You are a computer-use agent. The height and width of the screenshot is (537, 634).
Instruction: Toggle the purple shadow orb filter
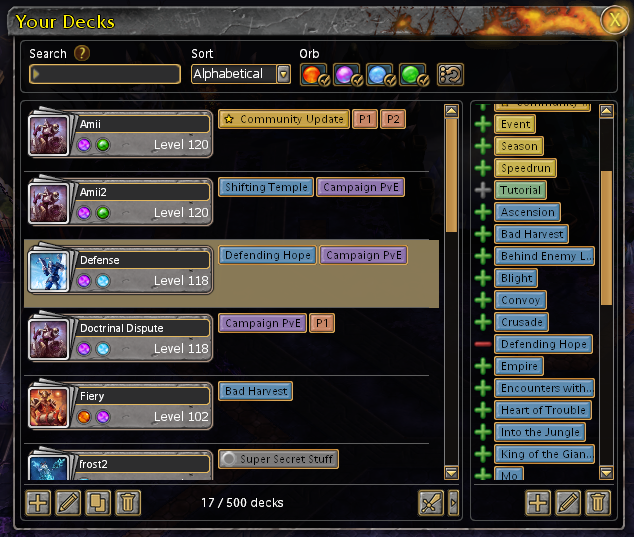(x=348, y=74)
